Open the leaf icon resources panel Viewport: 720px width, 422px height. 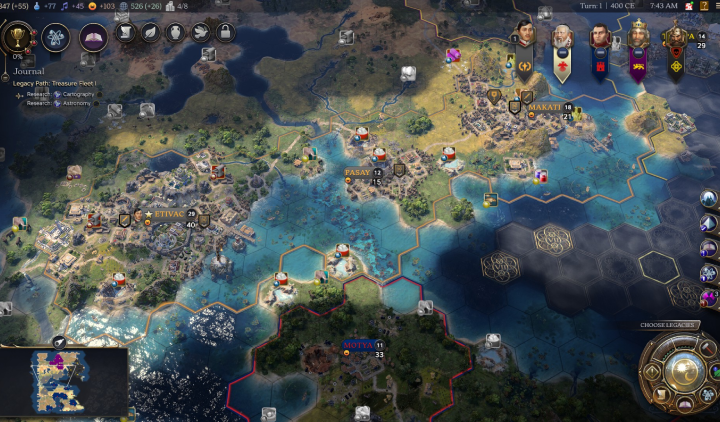[x=150, y=33]
